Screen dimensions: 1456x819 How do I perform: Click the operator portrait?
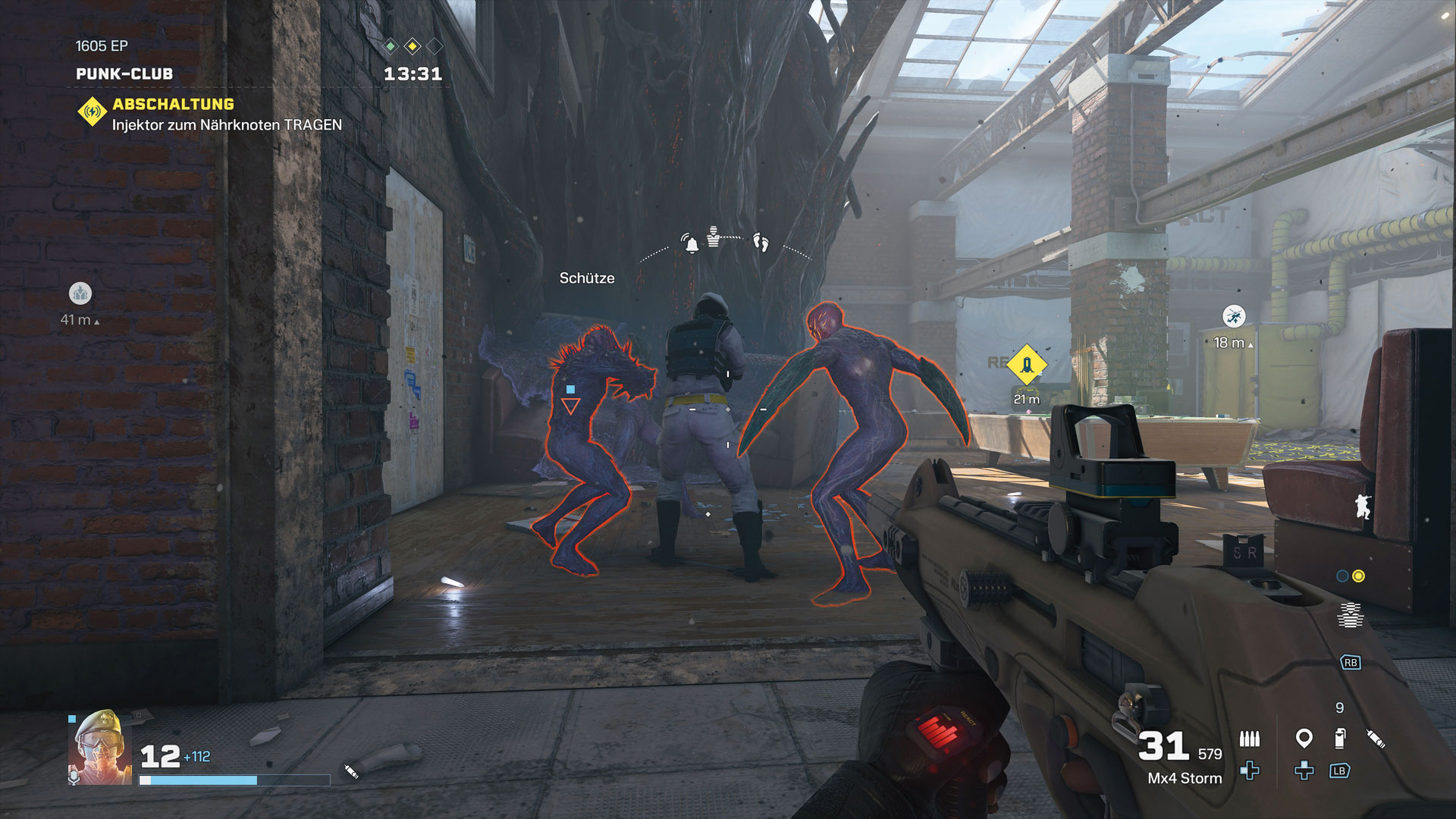[100, 747]
